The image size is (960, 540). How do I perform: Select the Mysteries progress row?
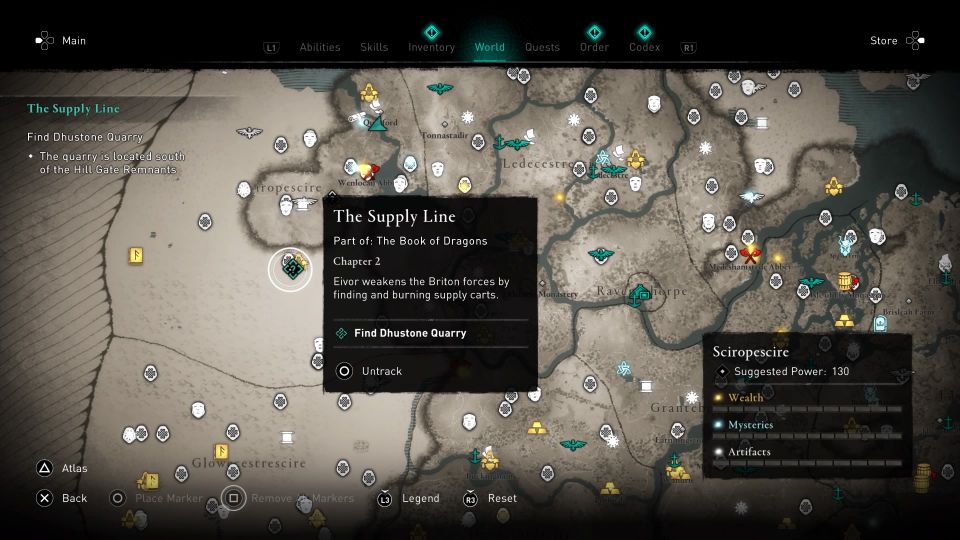(808, 429)
